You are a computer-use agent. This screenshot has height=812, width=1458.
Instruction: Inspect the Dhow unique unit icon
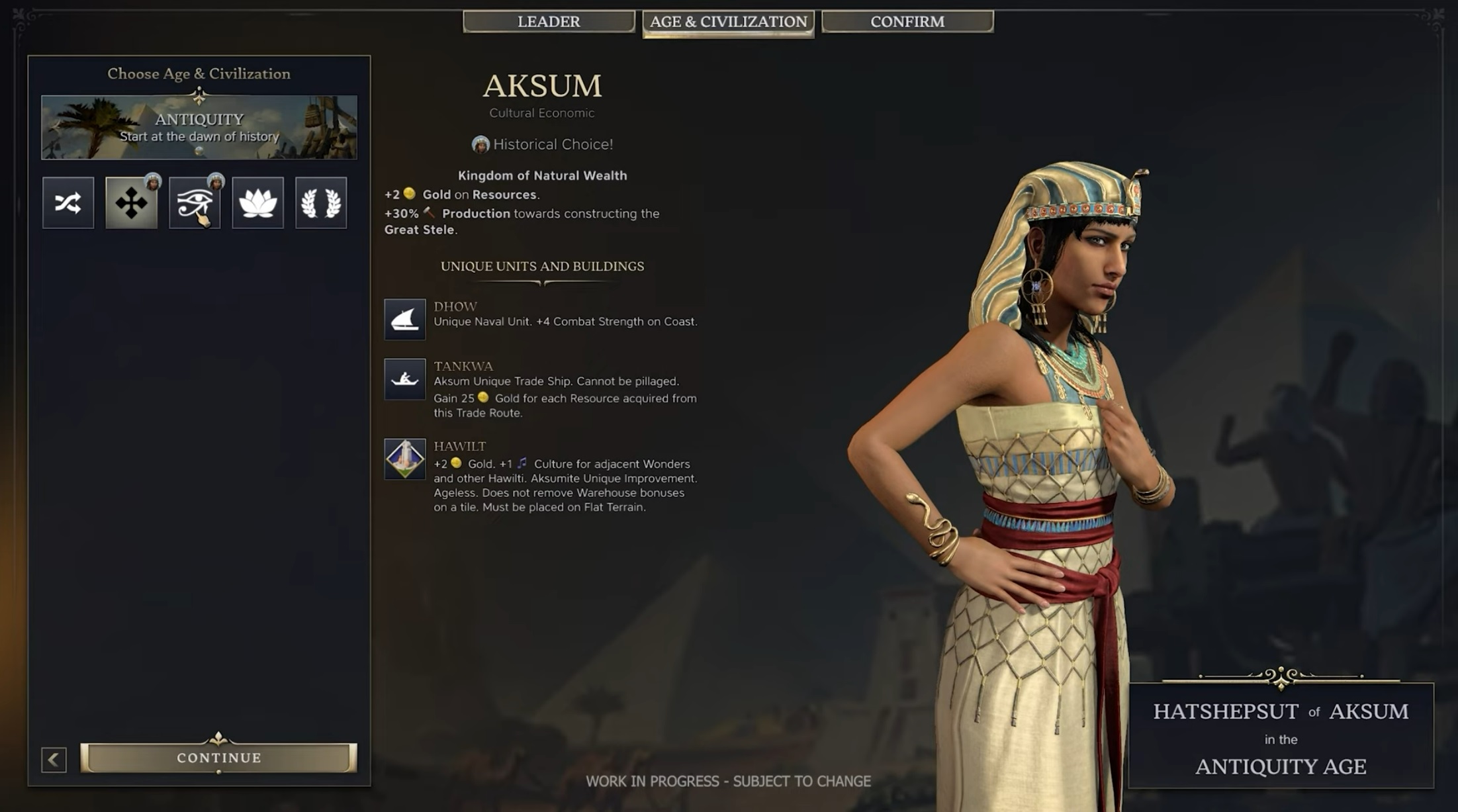coord(405,320)
